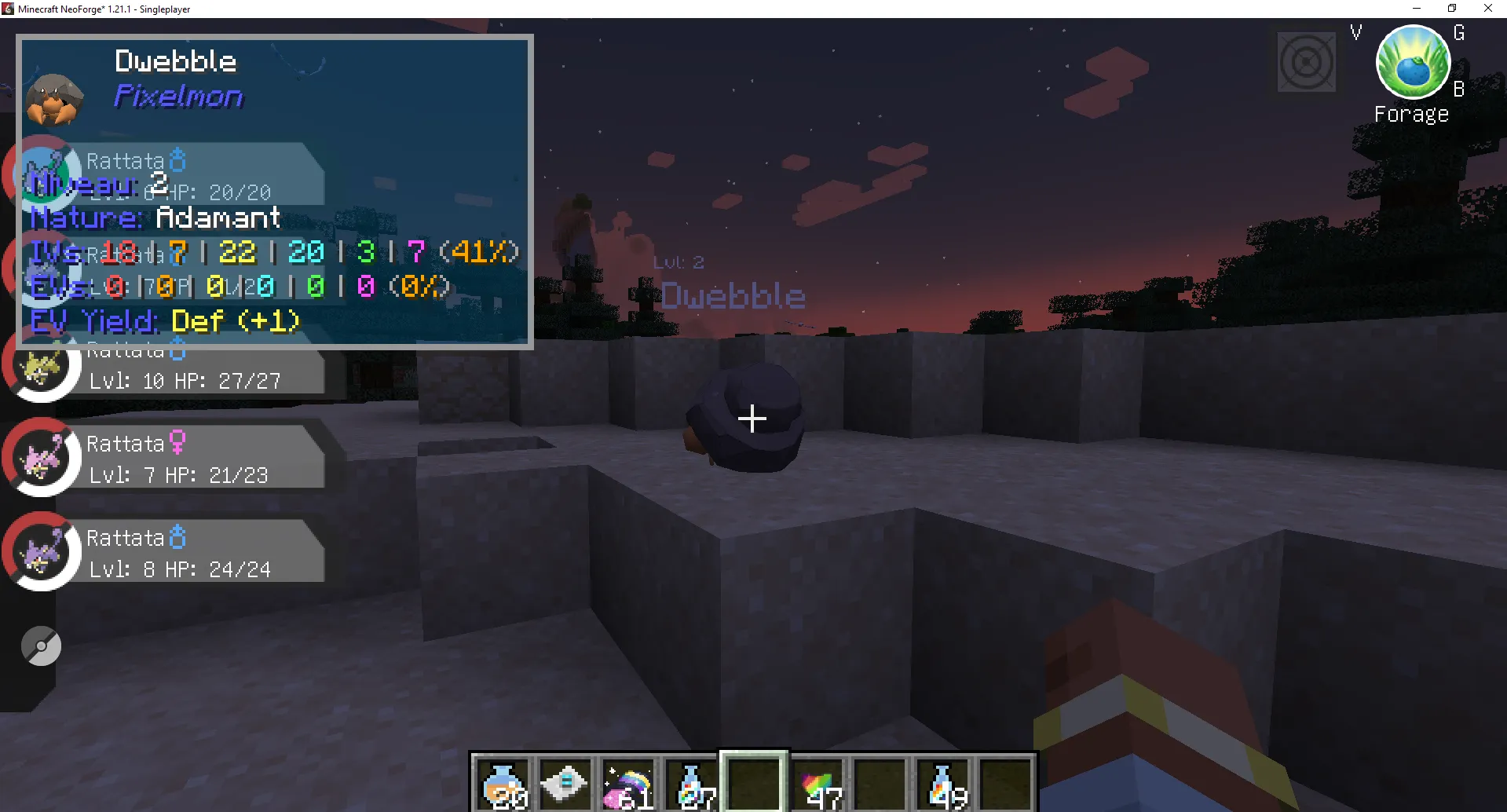The image size is (1507, 812).
Task: Toggle the male gender symbol beside top Rattata
Action: pyautogui.click(x=178, y=159)
